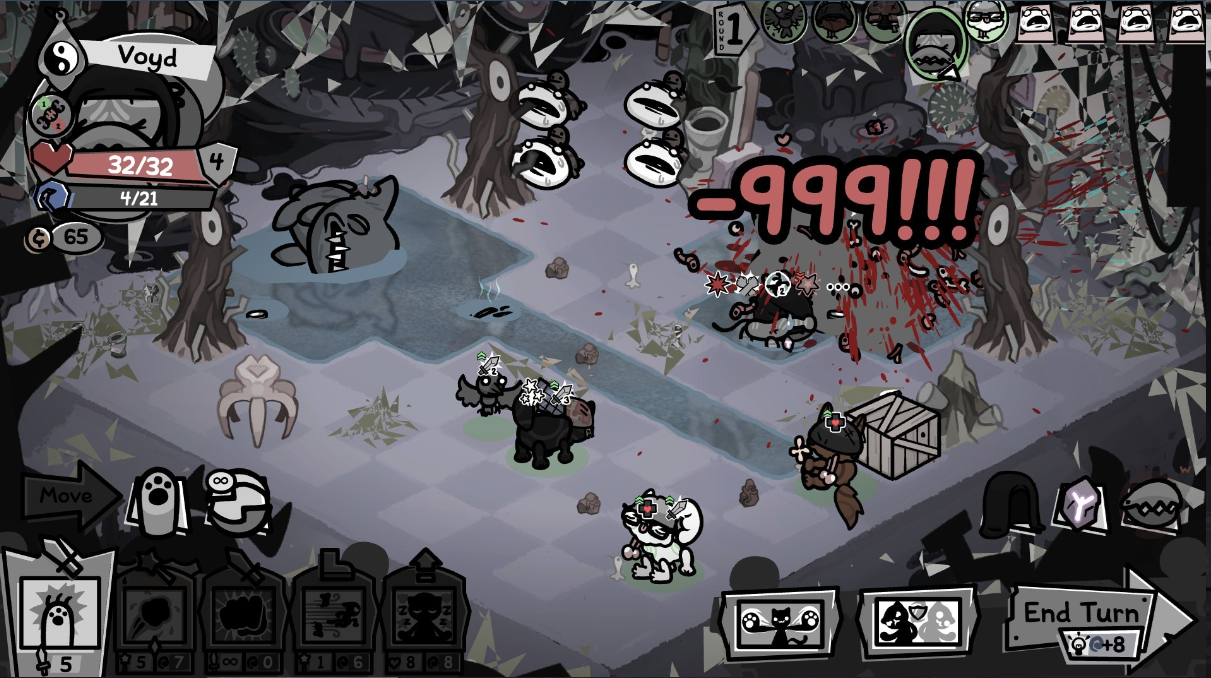Select the purple rune stone item
Image resolution: width=1211 pixels, height=678 pixels.
click(1081, 503)
